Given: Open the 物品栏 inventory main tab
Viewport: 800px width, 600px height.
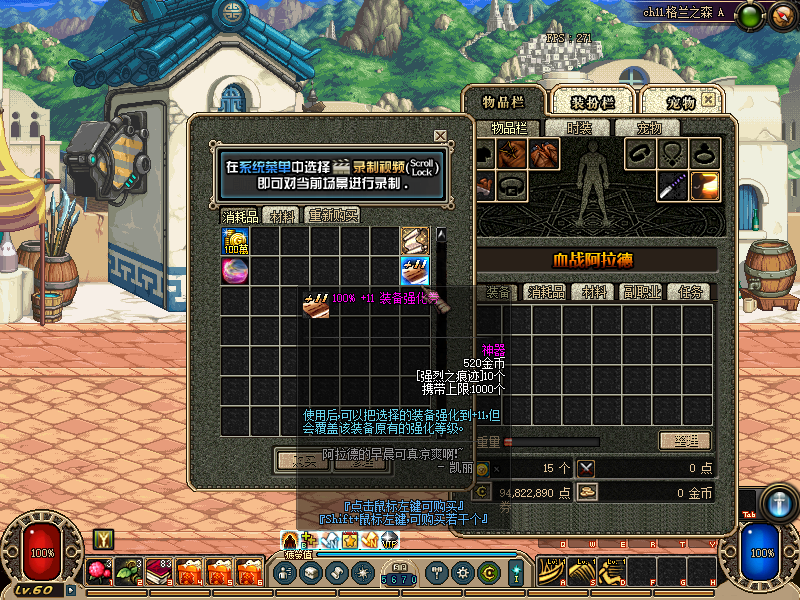Looking at the screenshot, I should click(503, 102).
